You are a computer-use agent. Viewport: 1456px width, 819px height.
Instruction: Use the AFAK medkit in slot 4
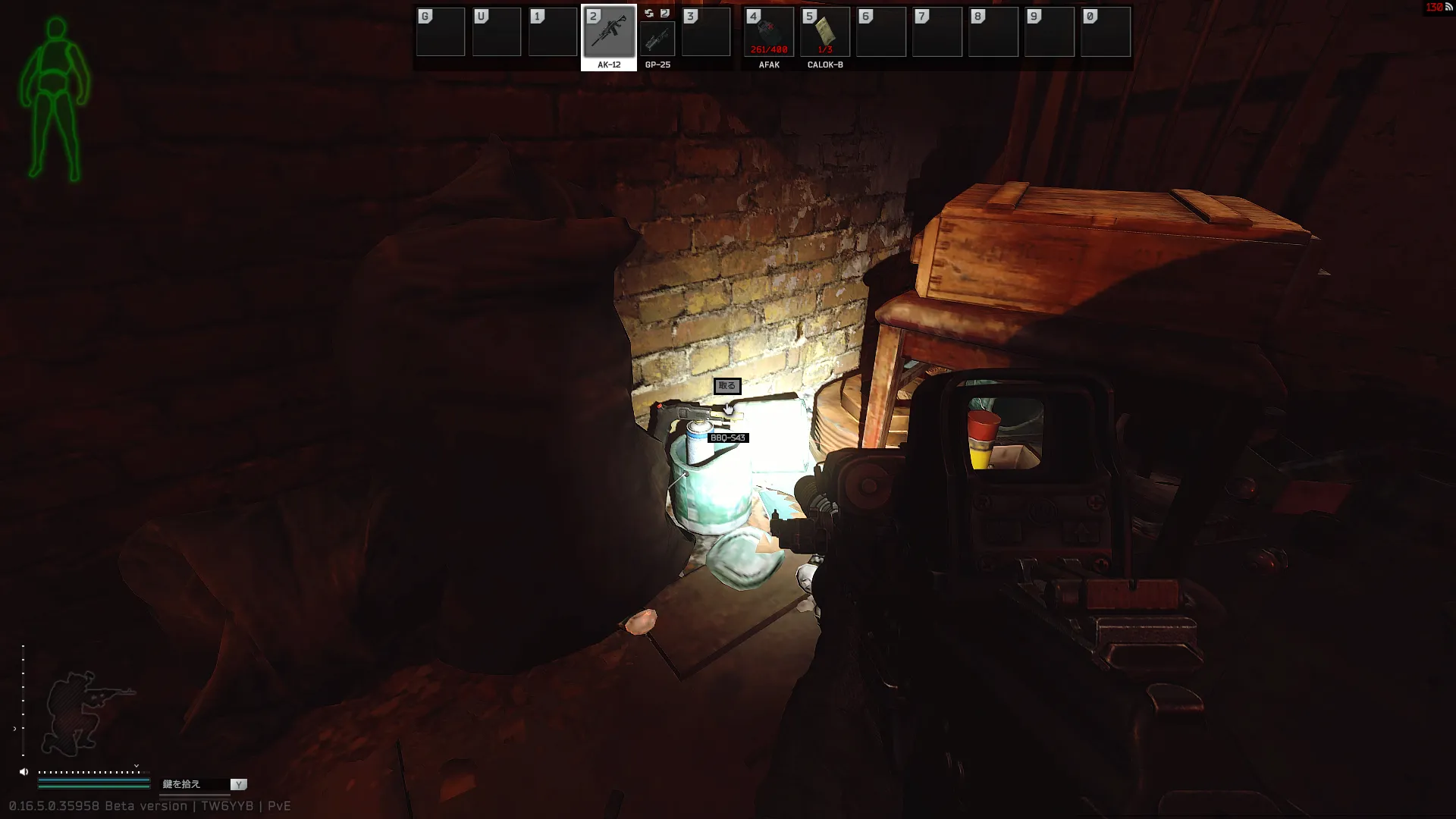pyautogui.click(x=768, y=33)
